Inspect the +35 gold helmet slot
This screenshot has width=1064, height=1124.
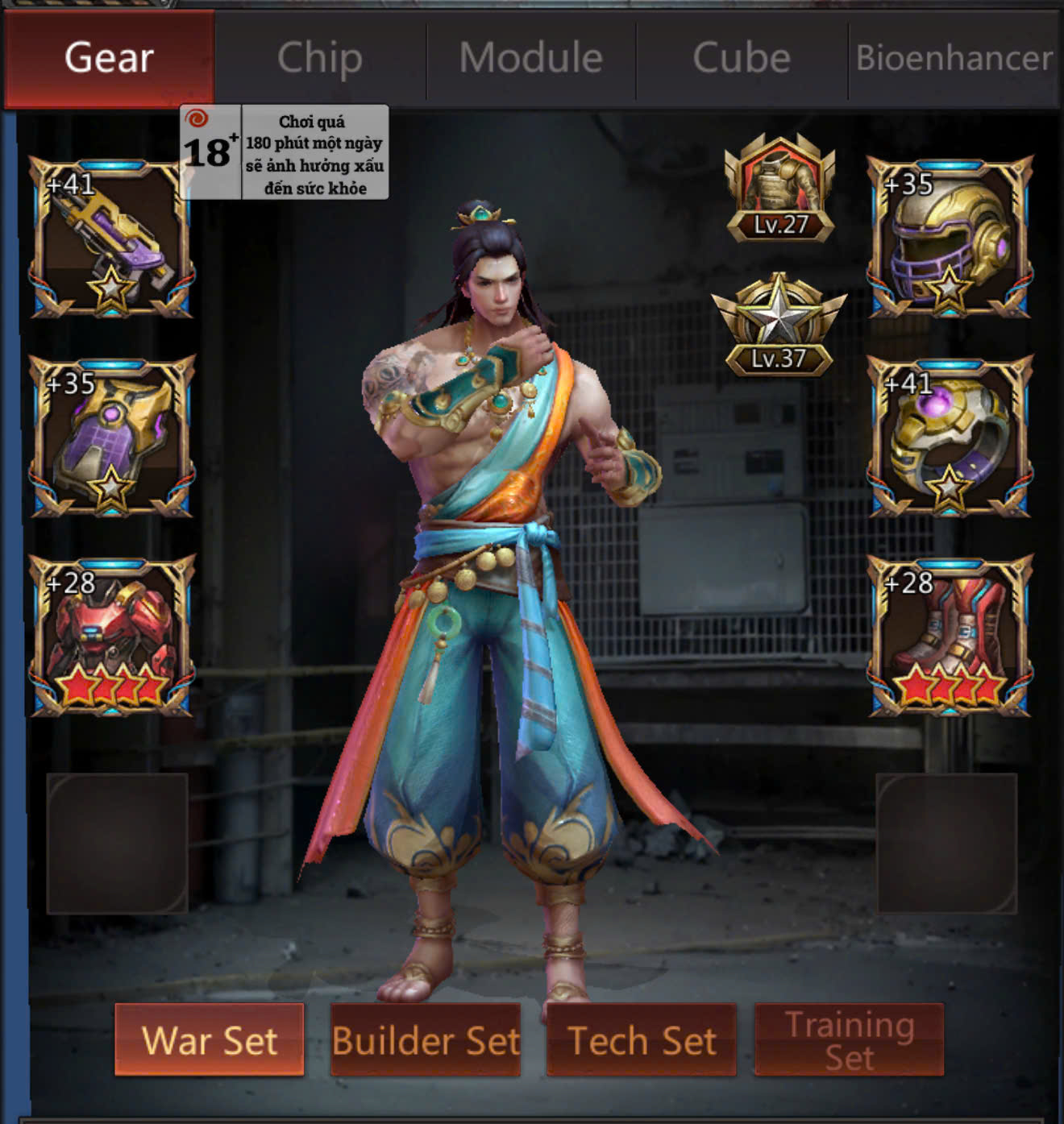(x=950, y=238)
